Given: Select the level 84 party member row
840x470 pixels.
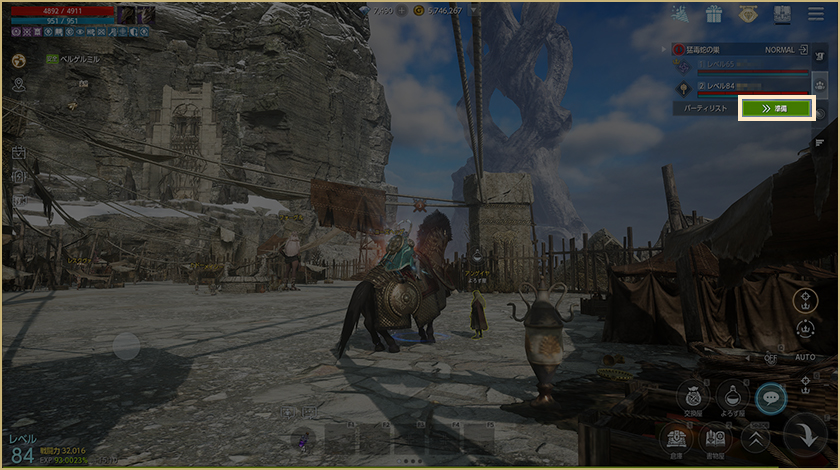Looking at the screenshot, I should tap(740, 87).
